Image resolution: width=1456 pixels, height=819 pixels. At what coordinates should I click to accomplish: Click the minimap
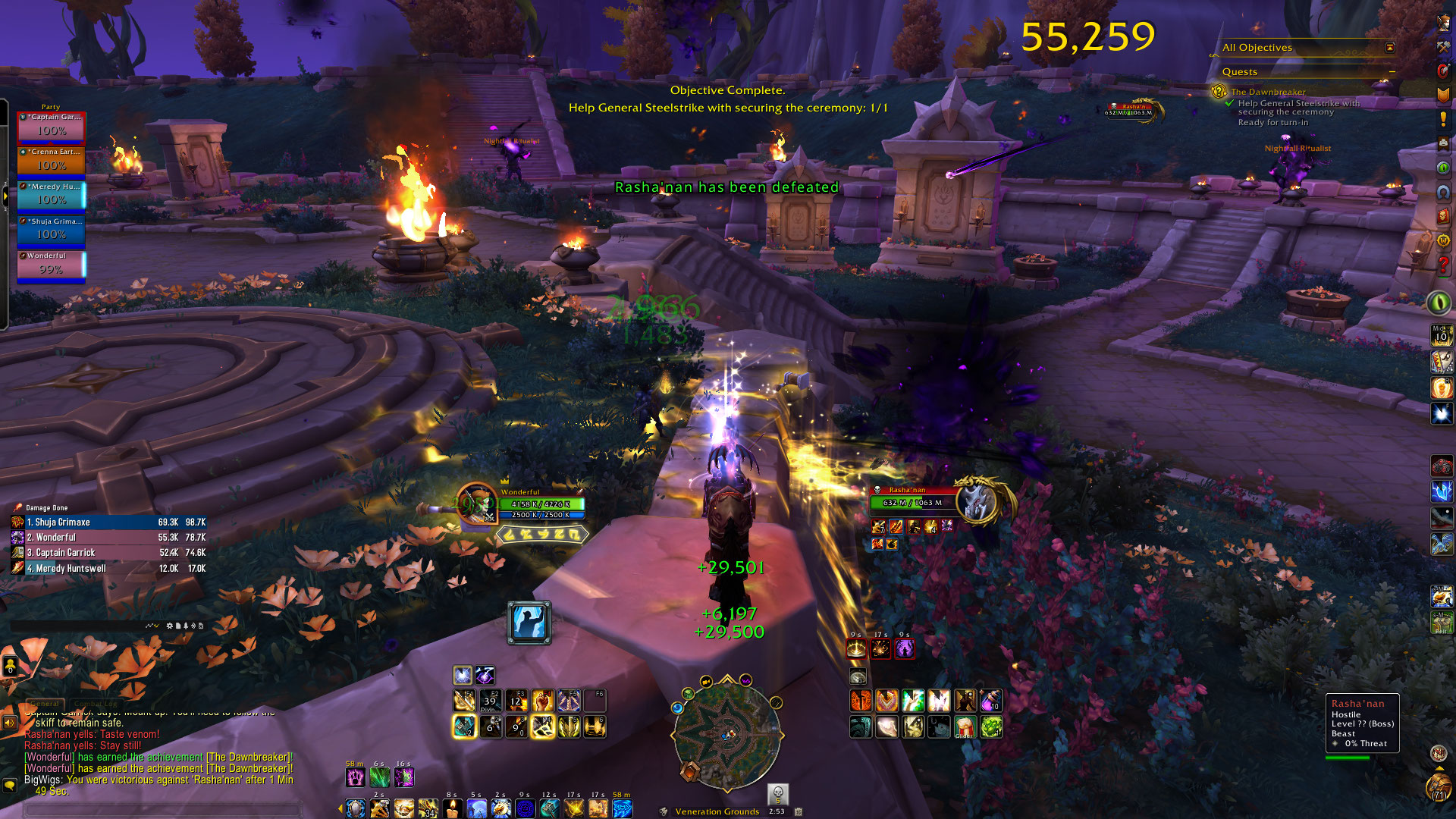tap(726, 733)
